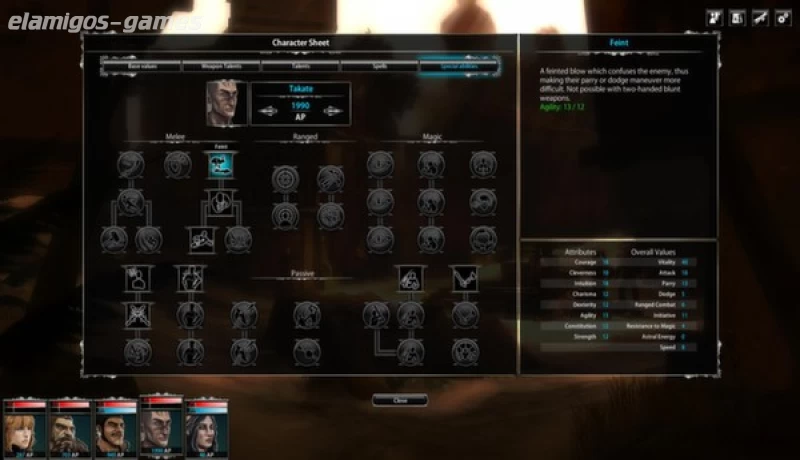Click the left arrow beside Takate's AP
Viewport: 800px width, 460px height.
pos(269,111)
